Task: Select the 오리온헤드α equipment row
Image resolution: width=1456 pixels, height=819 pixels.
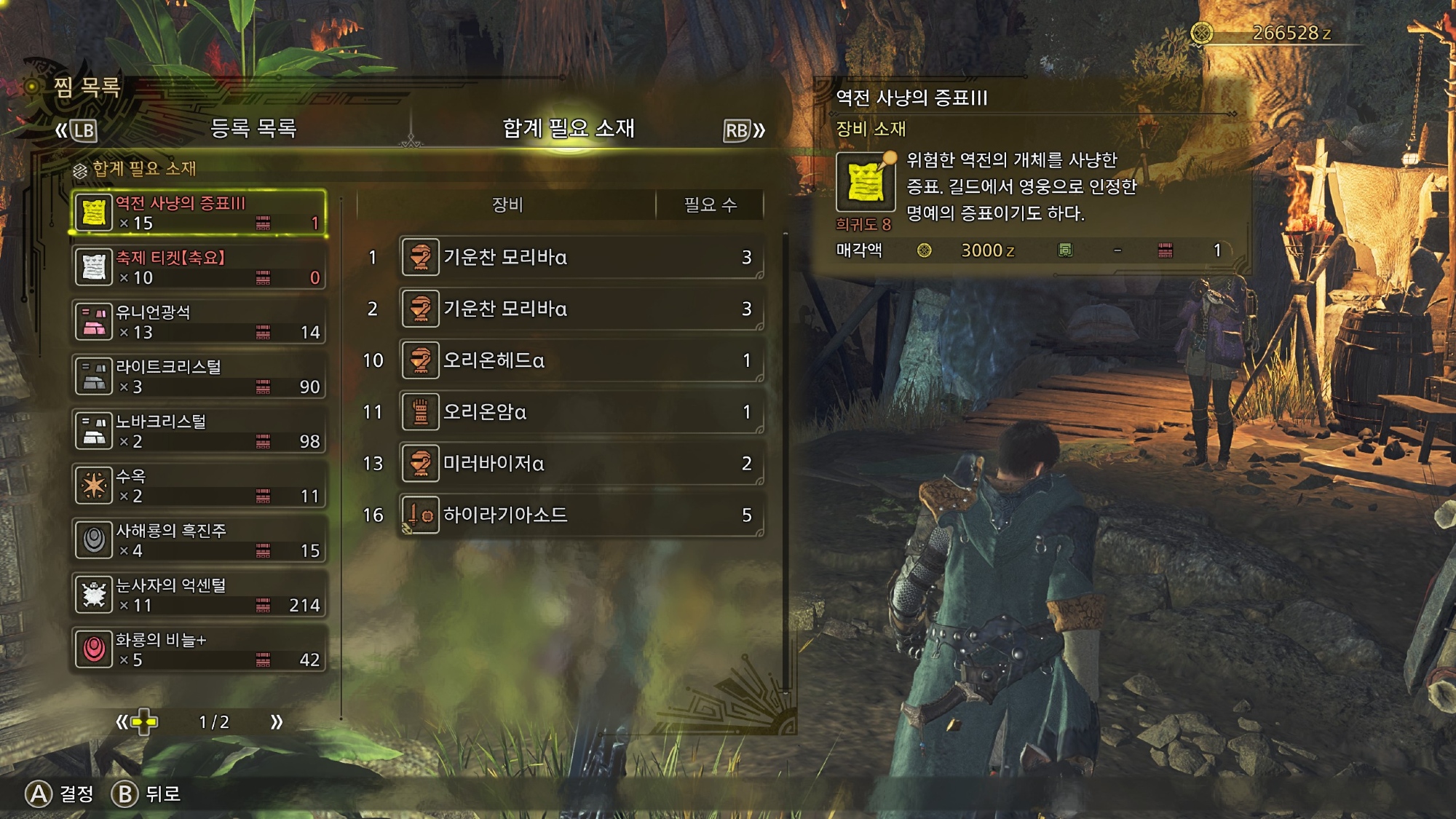Action: tap(581, 360)
